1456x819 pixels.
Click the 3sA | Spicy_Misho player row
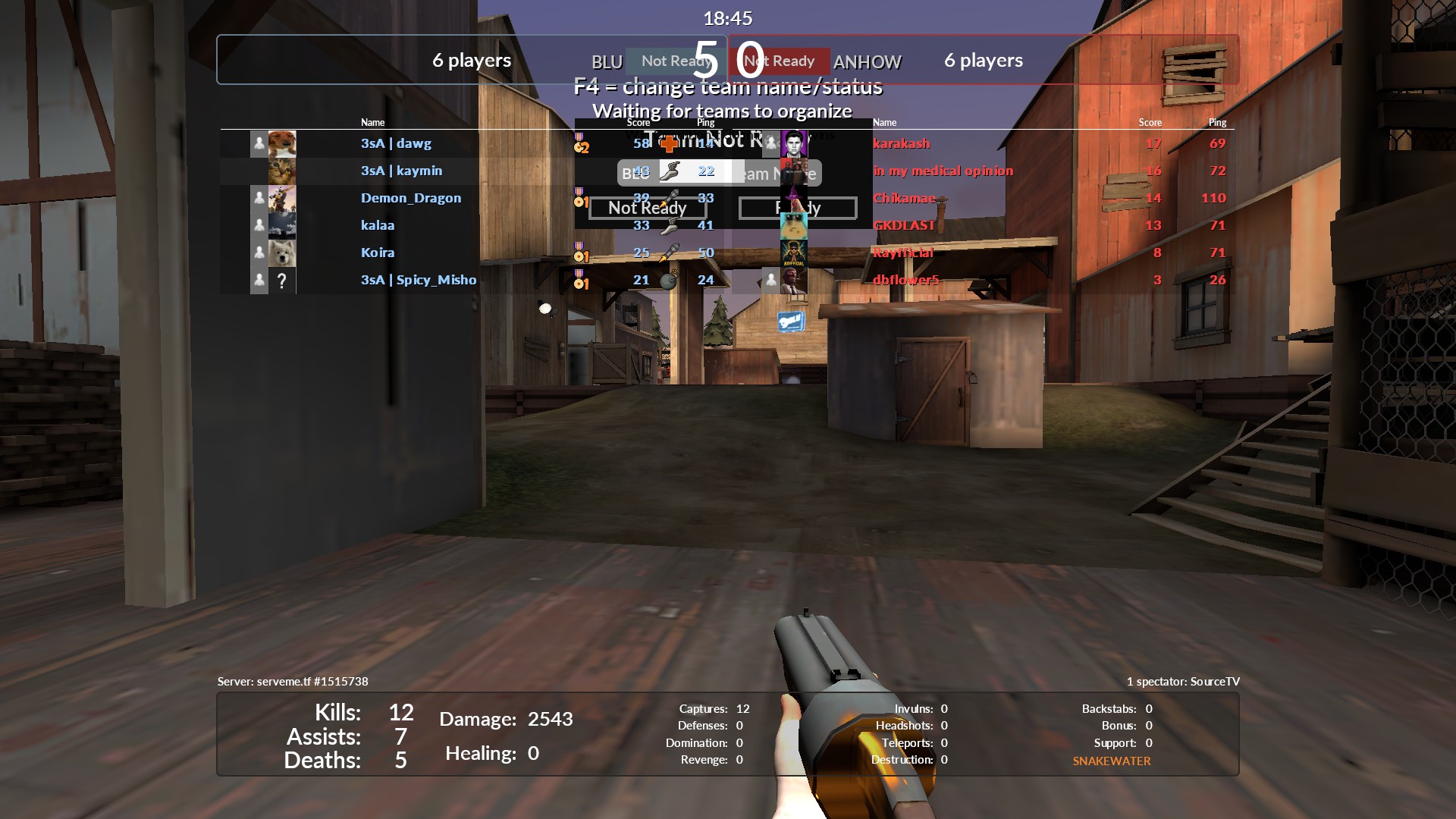[419, 280]
